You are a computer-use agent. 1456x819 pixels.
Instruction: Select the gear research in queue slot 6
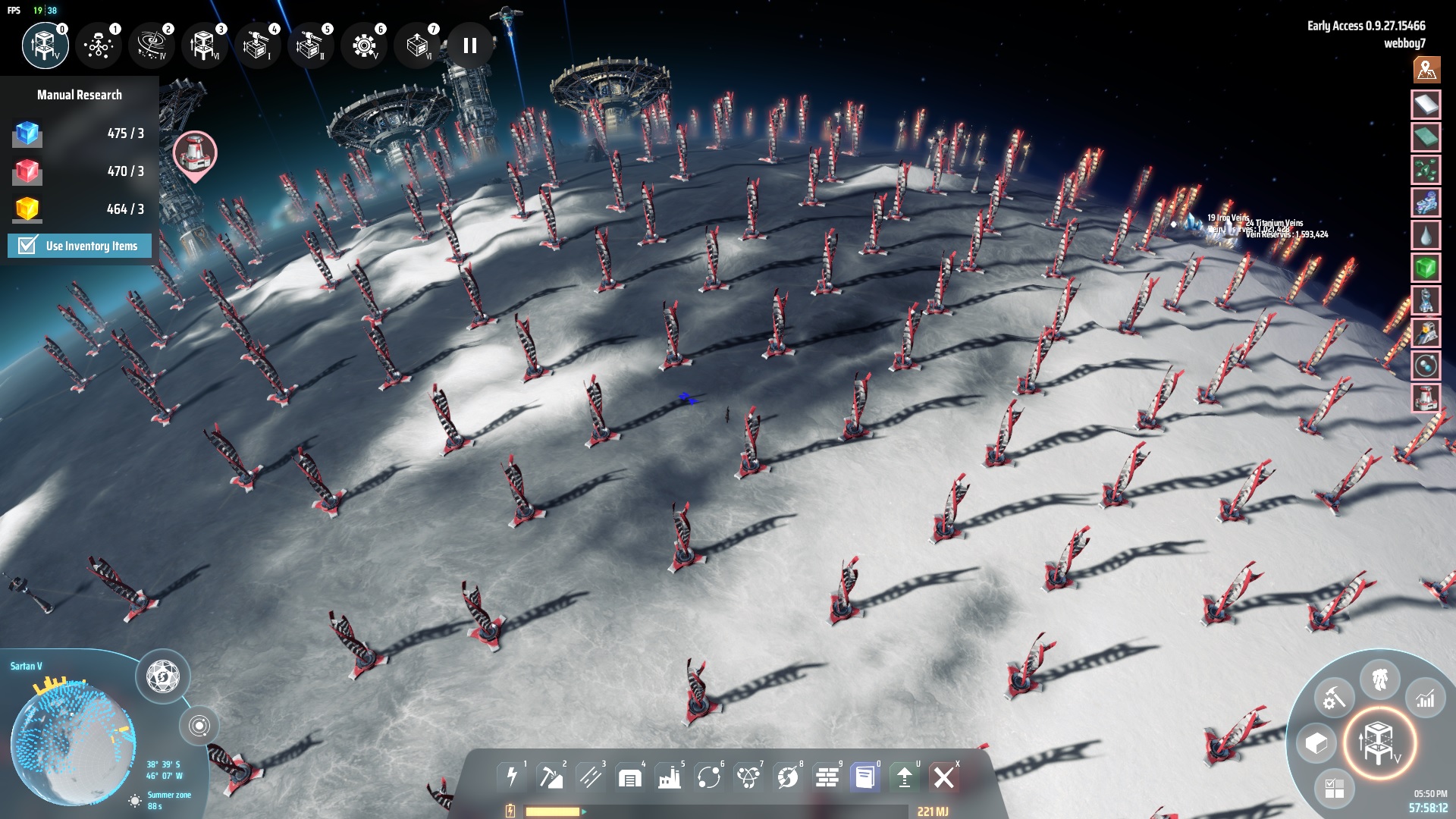point(364,45)
